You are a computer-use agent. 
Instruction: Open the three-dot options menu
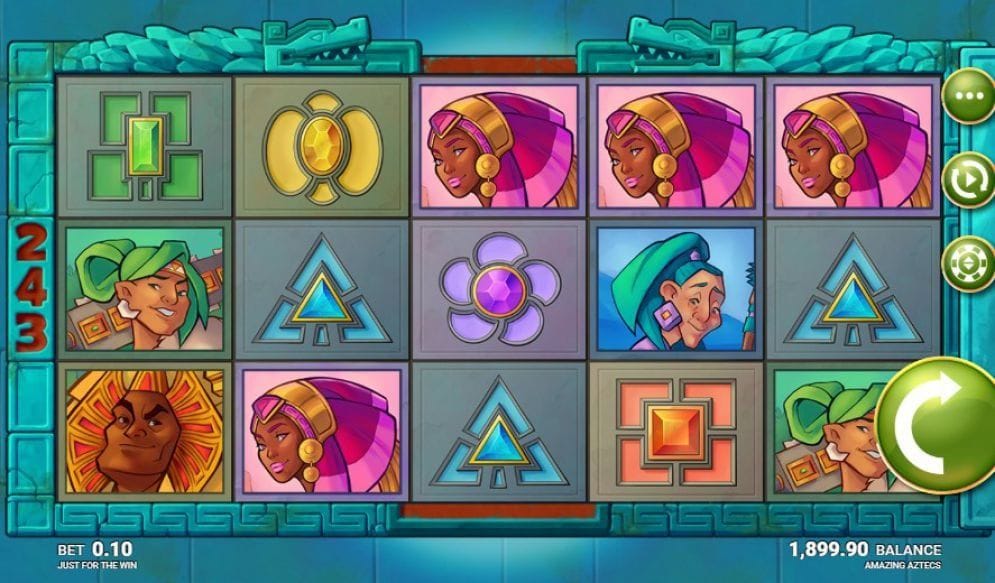968,97
